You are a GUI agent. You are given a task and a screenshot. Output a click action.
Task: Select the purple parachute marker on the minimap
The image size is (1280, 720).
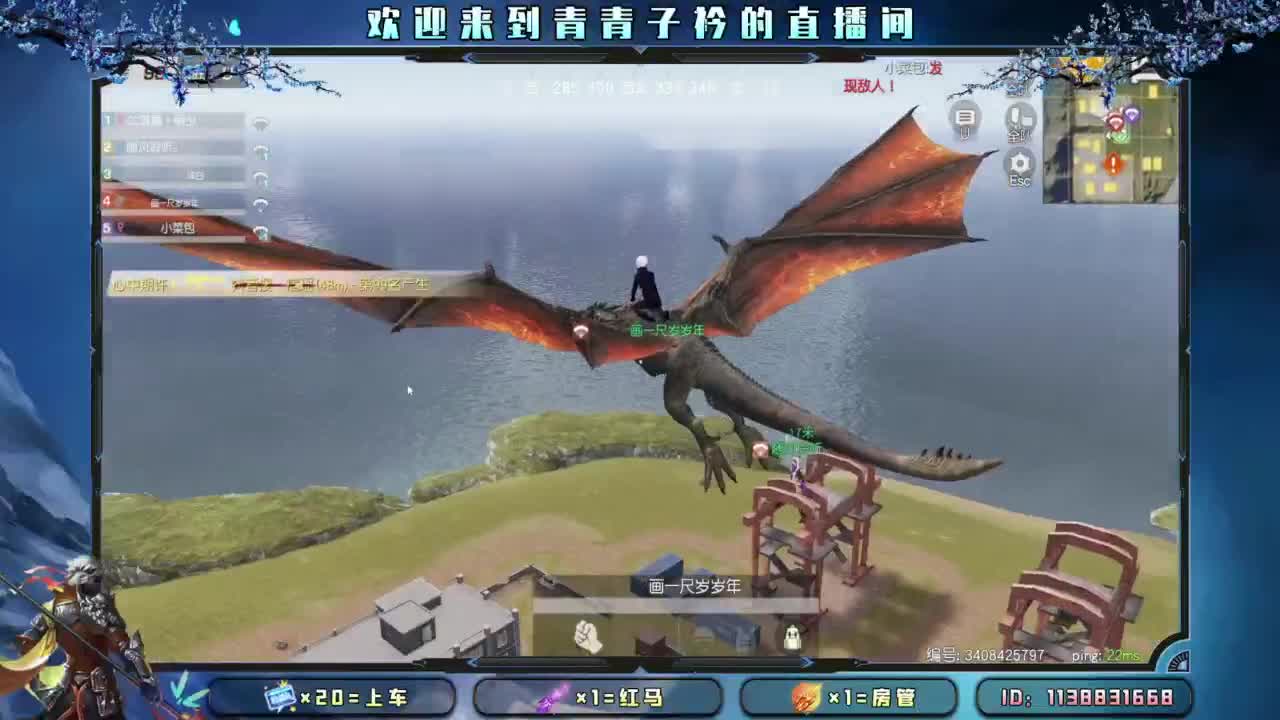pos(1133,115)
